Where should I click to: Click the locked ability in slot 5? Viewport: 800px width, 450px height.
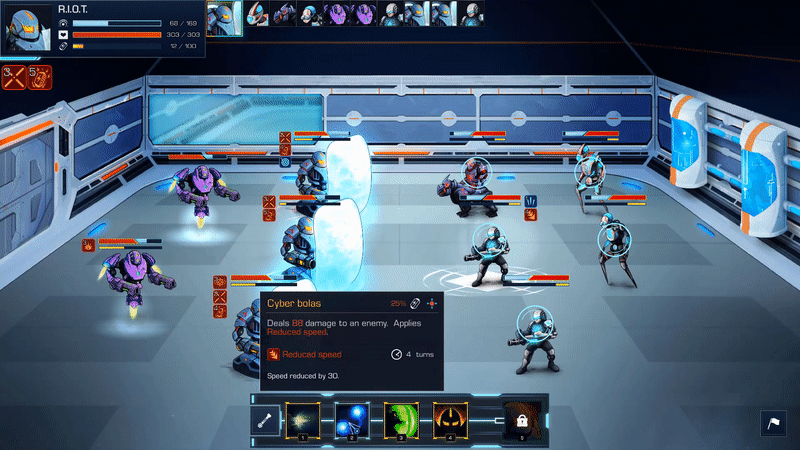click(521, 422)
